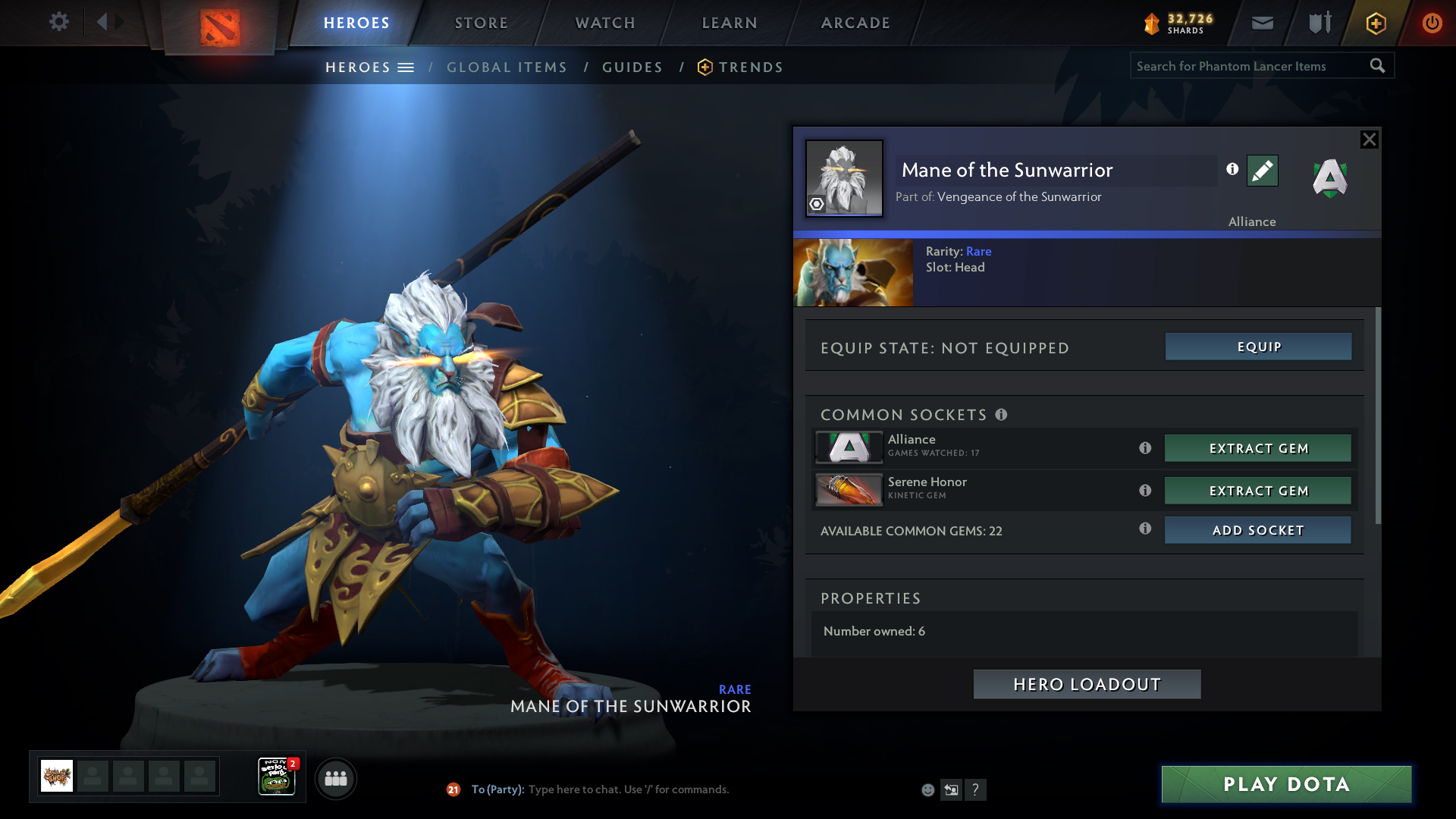Open the settings gear icon

pos(58,22)
